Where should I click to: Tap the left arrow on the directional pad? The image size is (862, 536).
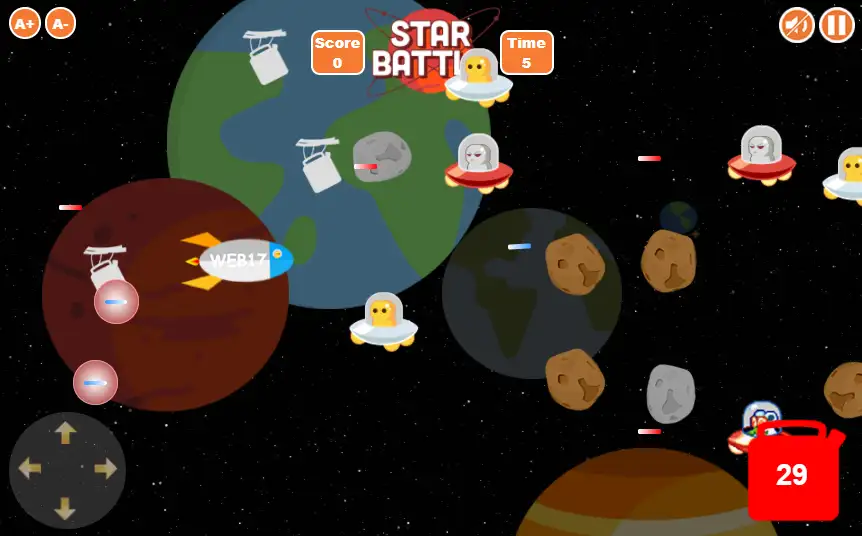click(29, 469)
